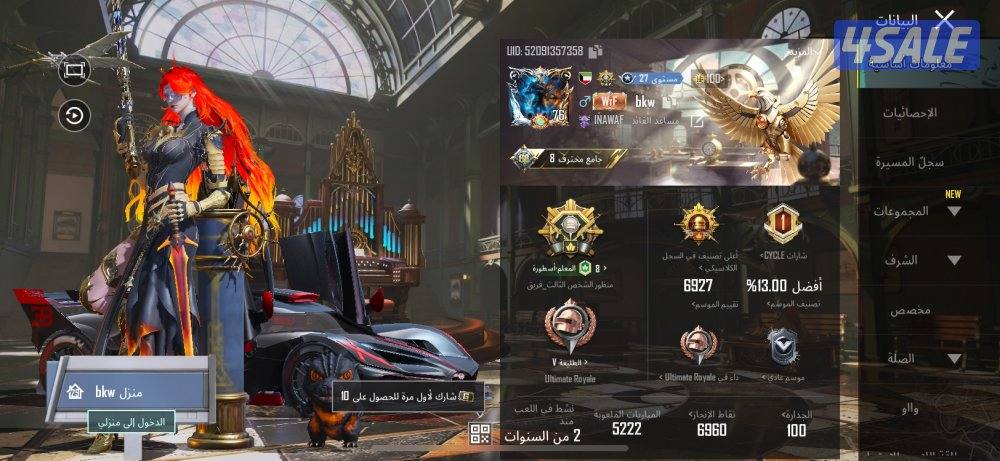Open the QR code icon

click(480, 433)
